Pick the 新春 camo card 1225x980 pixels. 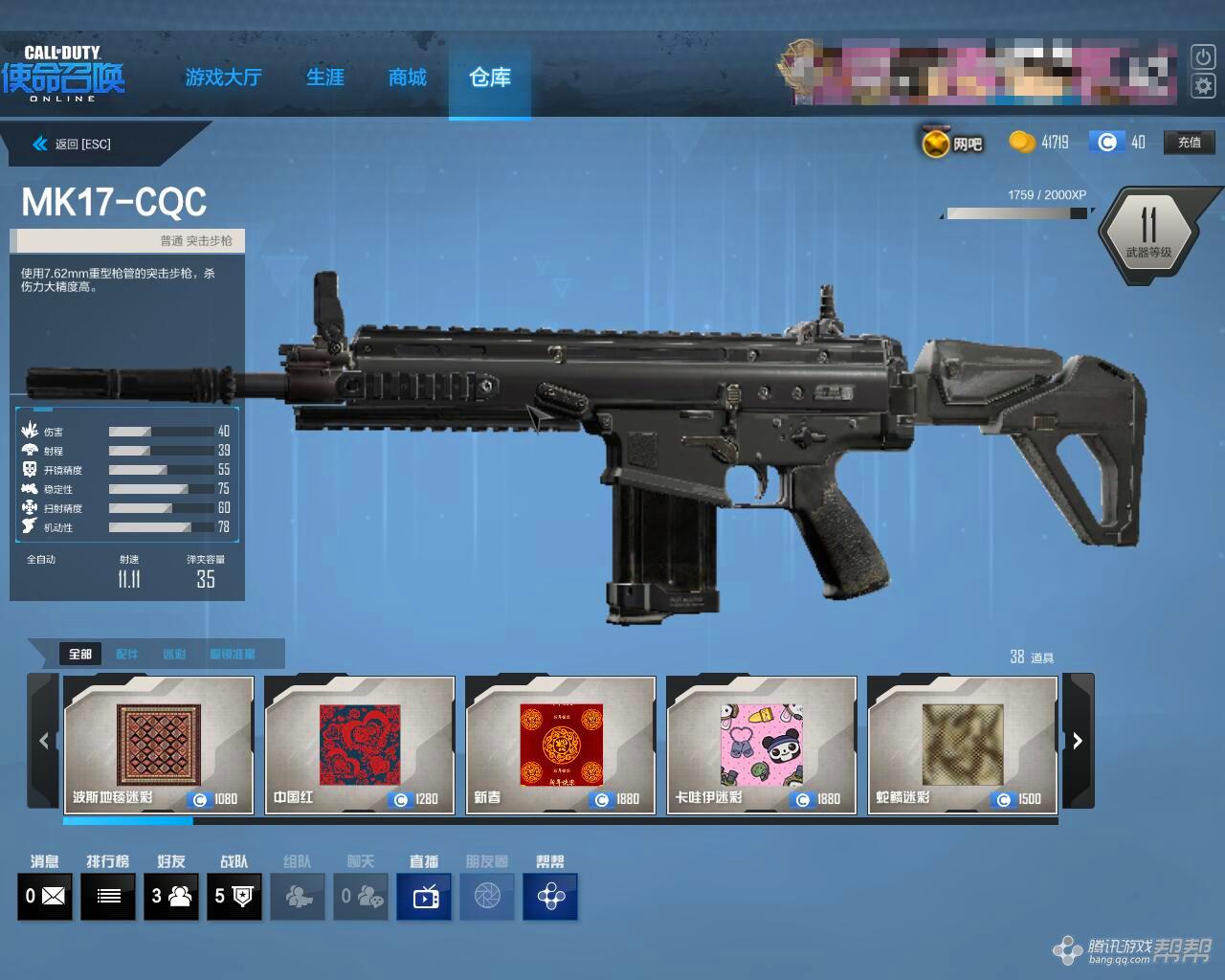561,745
